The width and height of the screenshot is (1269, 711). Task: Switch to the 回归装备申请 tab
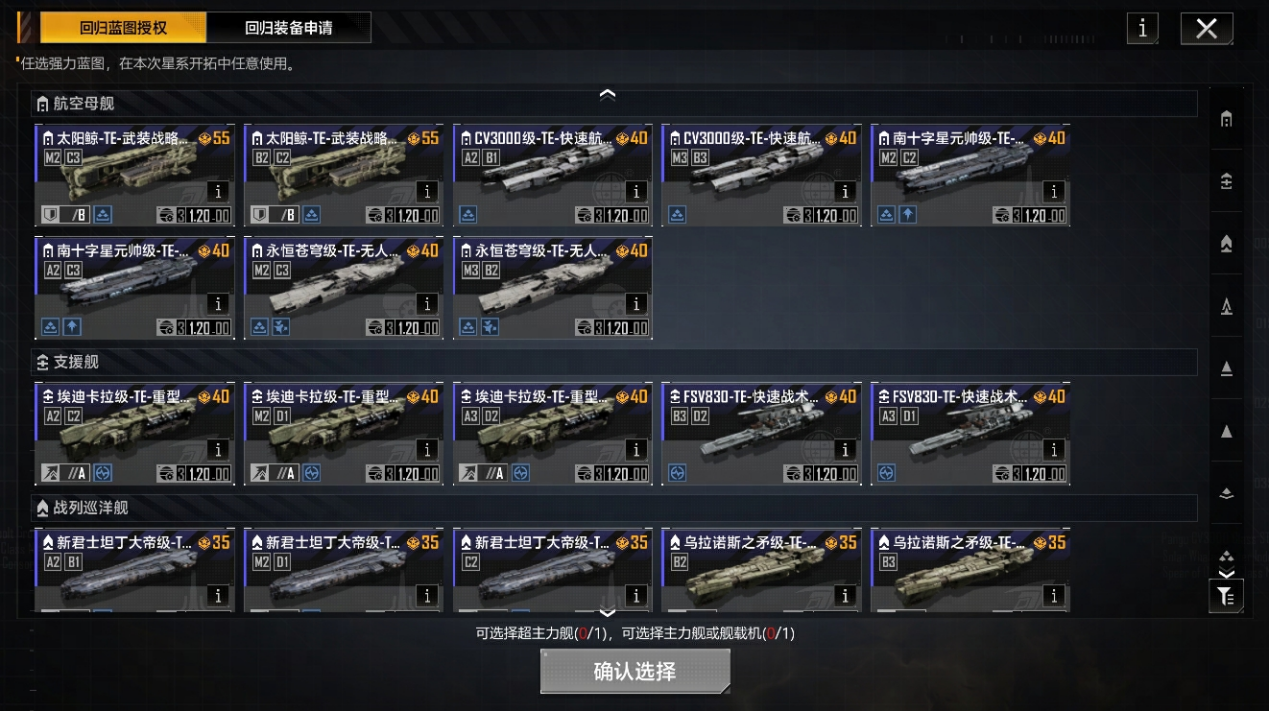pos(288,28)
